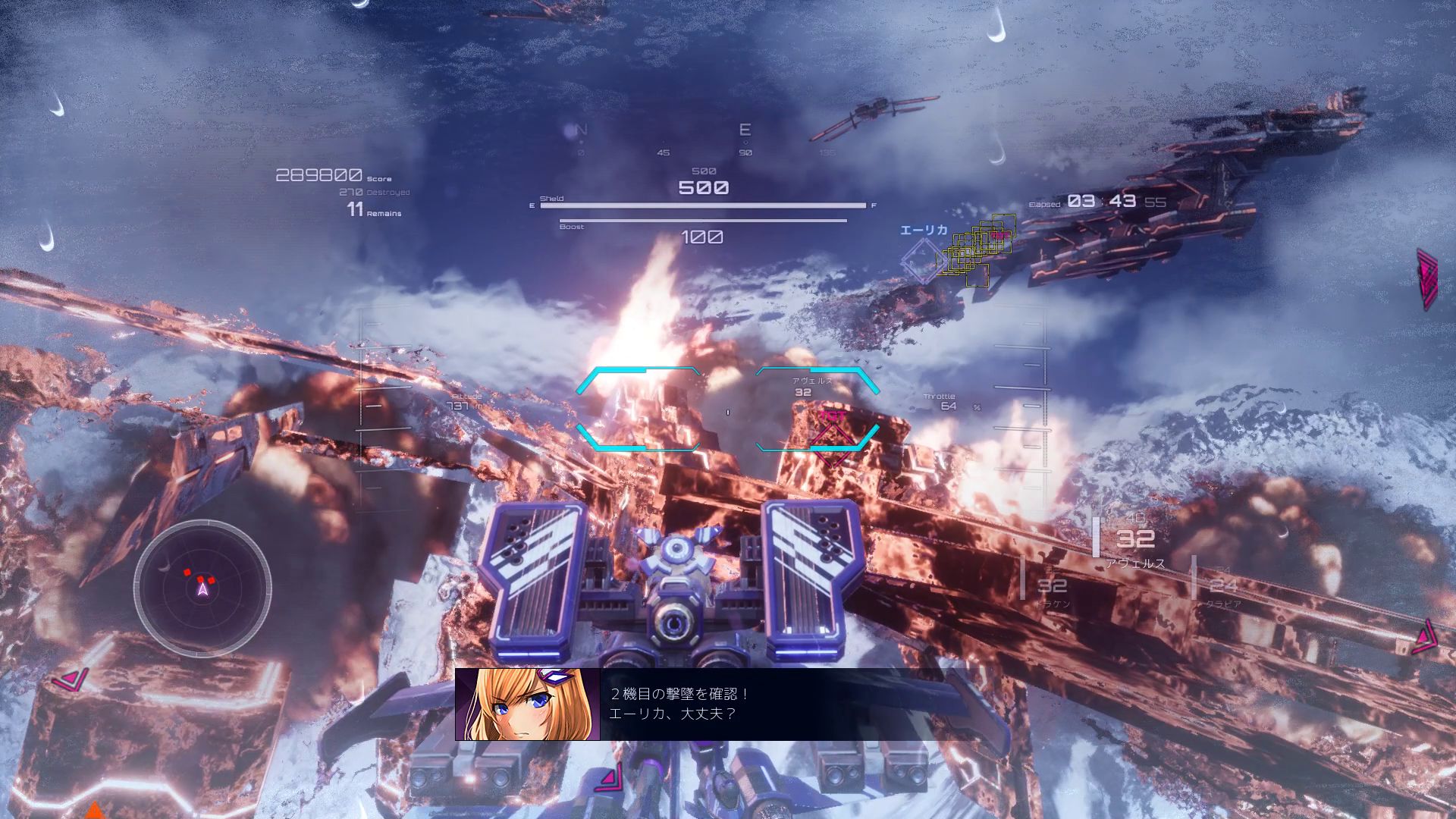This screenshot has width=1456, height=819.
Task: Switch to the ドラケン weapon slot
Action: click(1052, 586)
